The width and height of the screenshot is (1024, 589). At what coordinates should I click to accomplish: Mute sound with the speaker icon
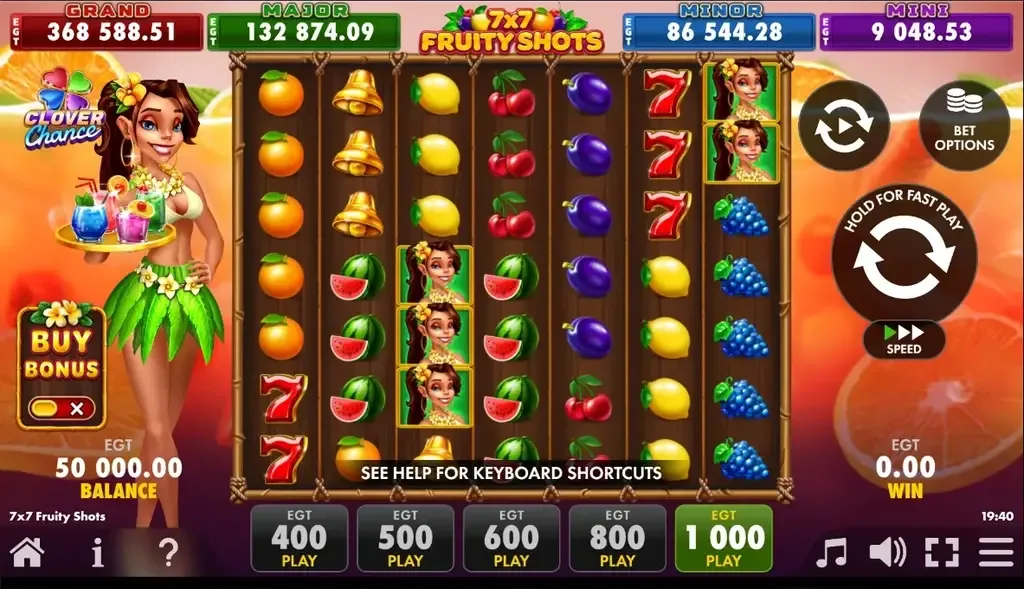click(886, 552)
